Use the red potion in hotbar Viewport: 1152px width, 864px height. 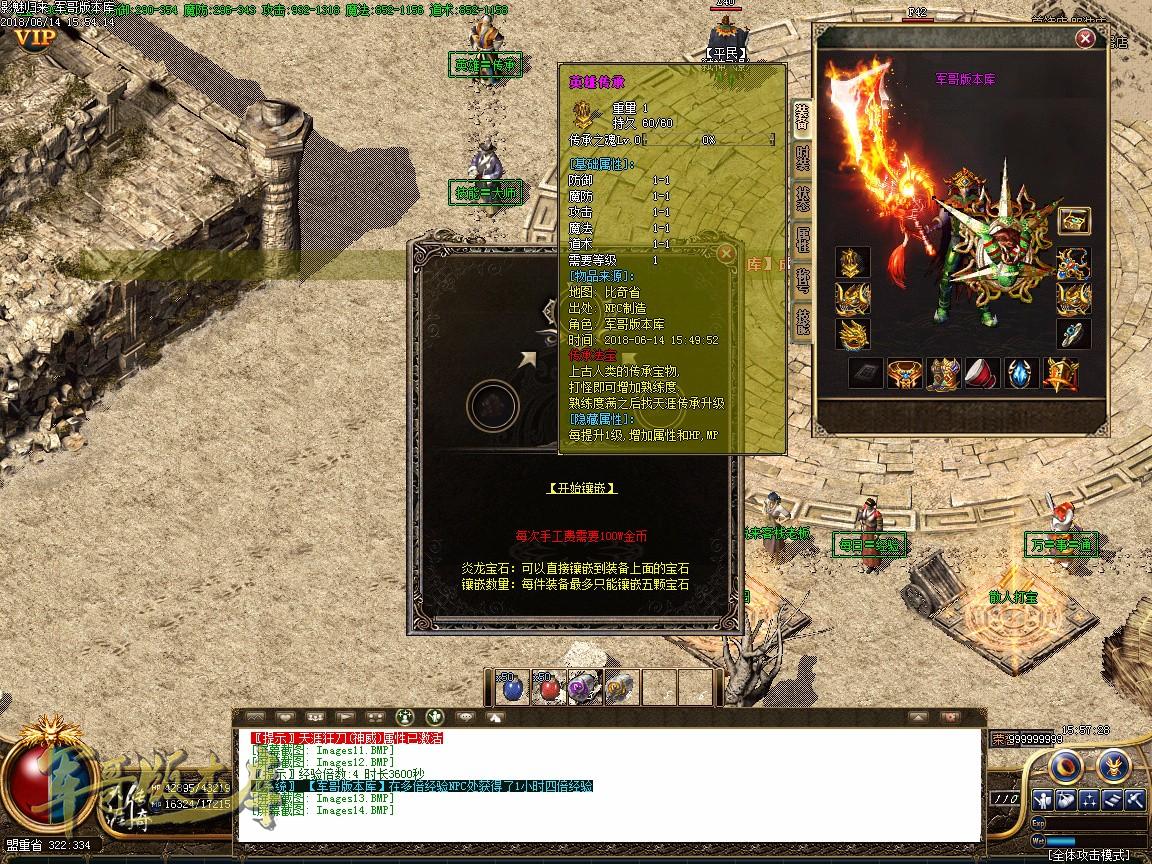pyautogui.click(x=546, y=687)
